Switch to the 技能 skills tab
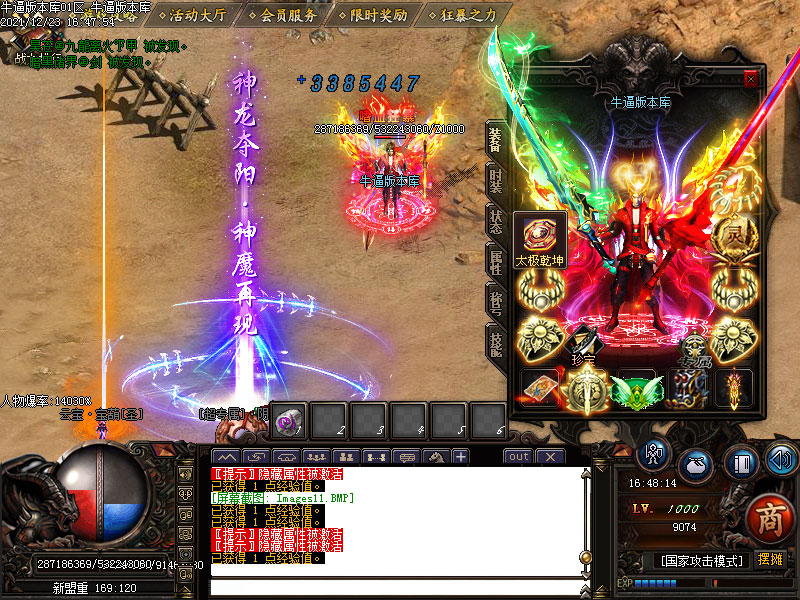Viewport: 800px width, 600px height. click(495, 342)
